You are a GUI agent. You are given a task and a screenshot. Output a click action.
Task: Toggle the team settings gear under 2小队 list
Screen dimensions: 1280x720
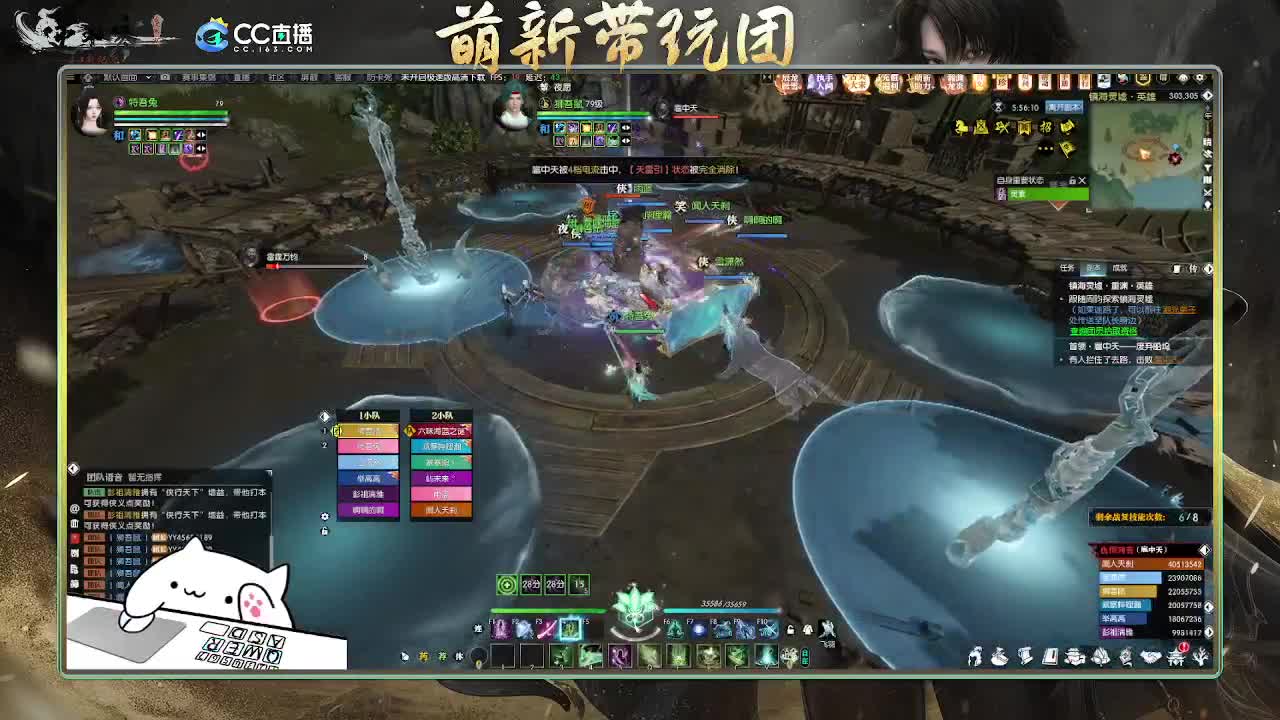pyautogui.click(x=325, y=516)
